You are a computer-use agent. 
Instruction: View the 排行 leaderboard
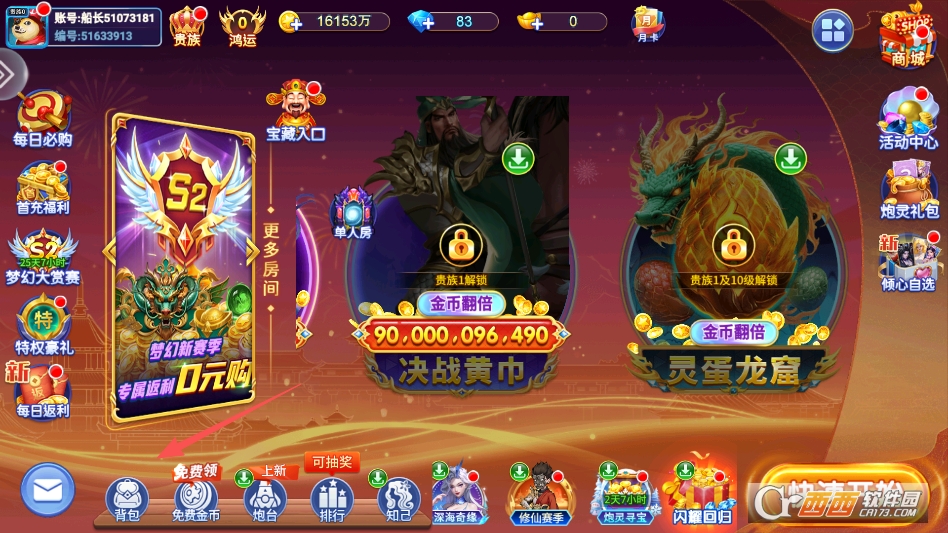click(331, 498)
